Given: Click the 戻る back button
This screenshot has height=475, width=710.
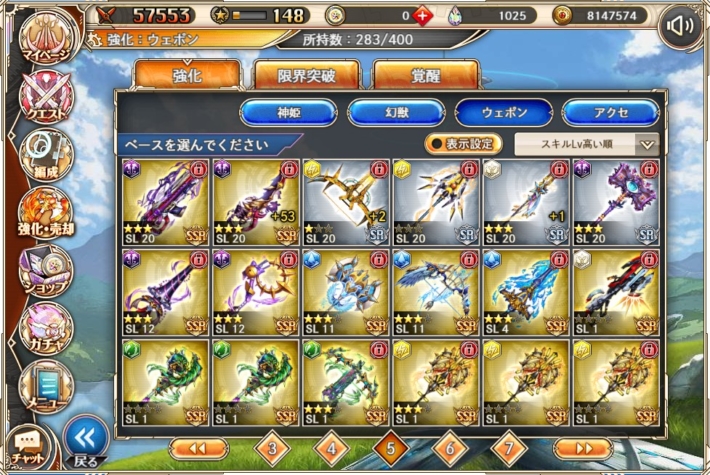Looking at the screenshot, I should pyautogui.click(x=86, y=442).
